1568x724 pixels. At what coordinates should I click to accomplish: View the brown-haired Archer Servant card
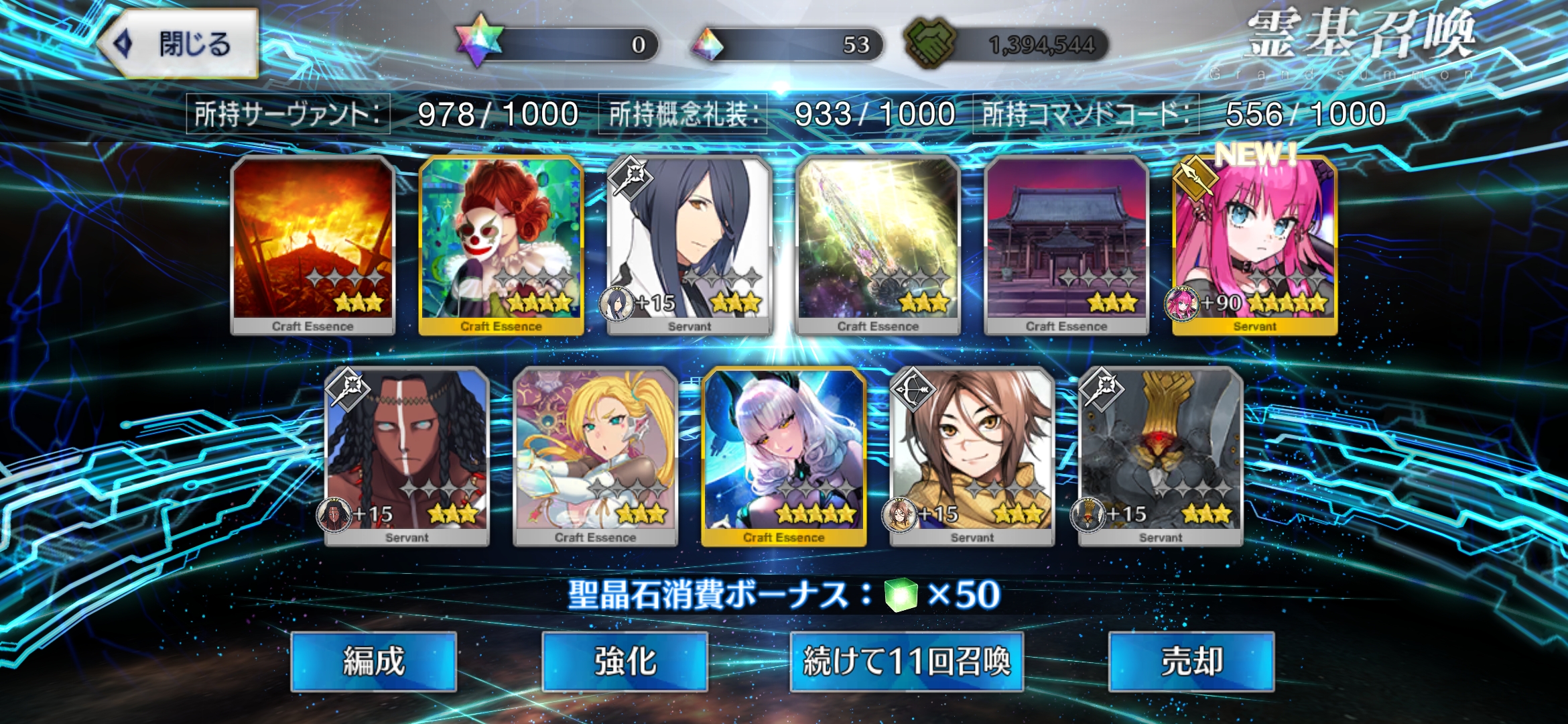972,456
